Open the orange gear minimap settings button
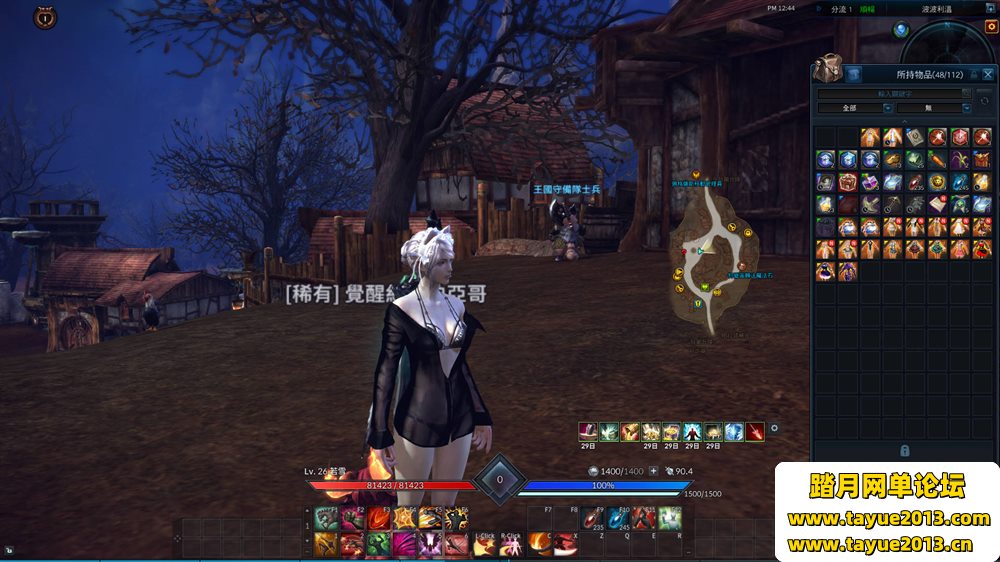This screenshot has width=1000, height=562. coord(992,27)
